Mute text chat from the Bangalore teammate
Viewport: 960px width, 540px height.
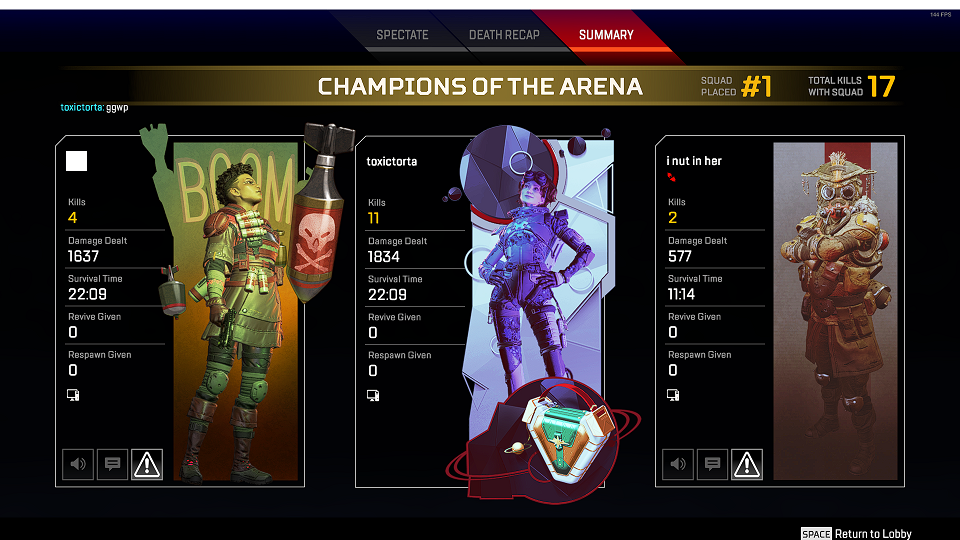112,464
